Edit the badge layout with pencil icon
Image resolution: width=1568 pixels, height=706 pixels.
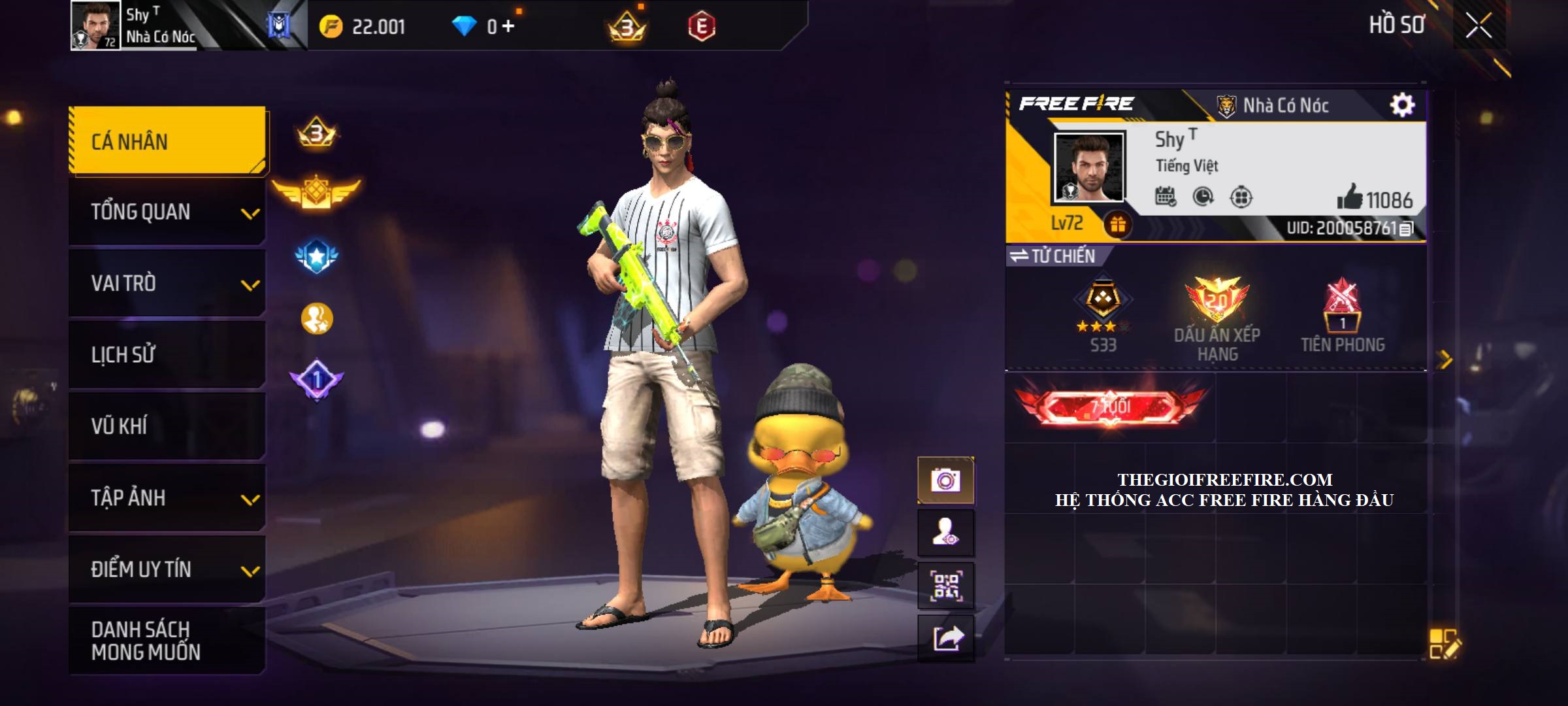coord(1445,644)
